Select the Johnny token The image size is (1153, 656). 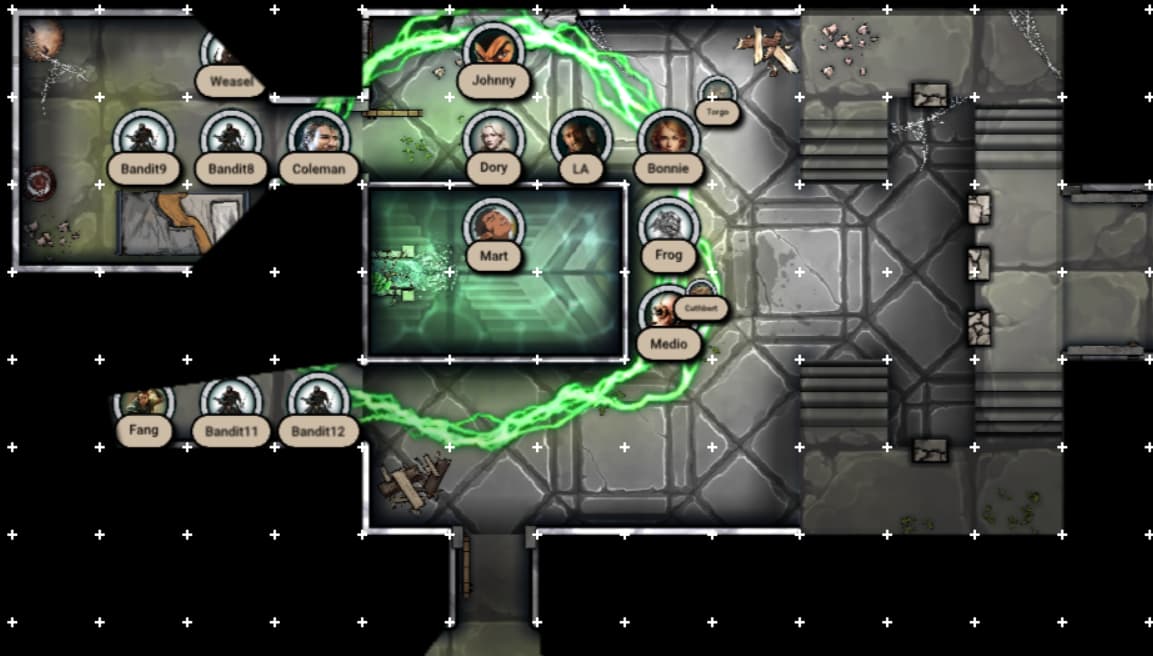[493, 50]
